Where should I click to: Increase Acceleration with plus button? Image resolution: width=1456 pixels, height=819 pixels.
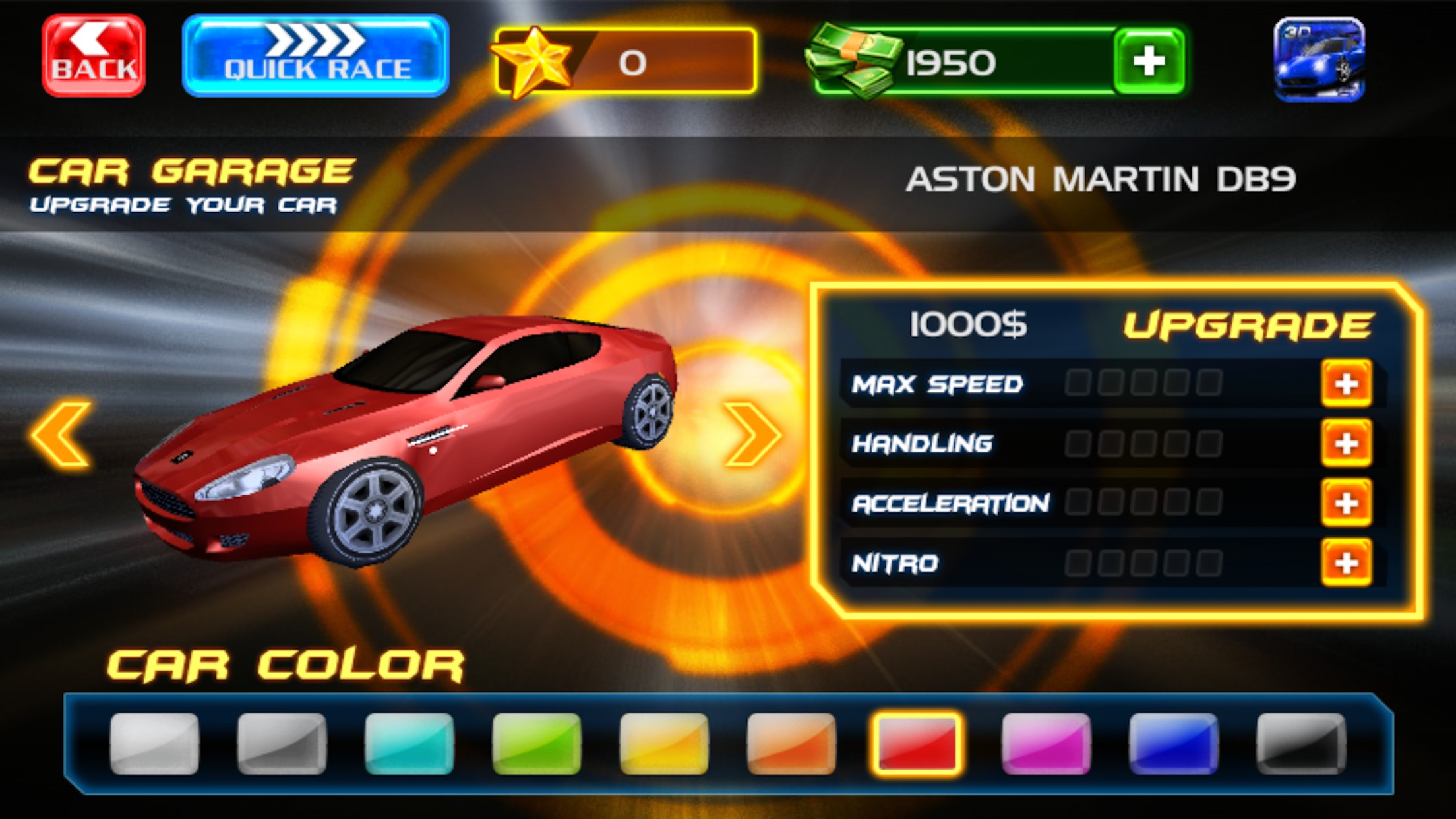1346,503
